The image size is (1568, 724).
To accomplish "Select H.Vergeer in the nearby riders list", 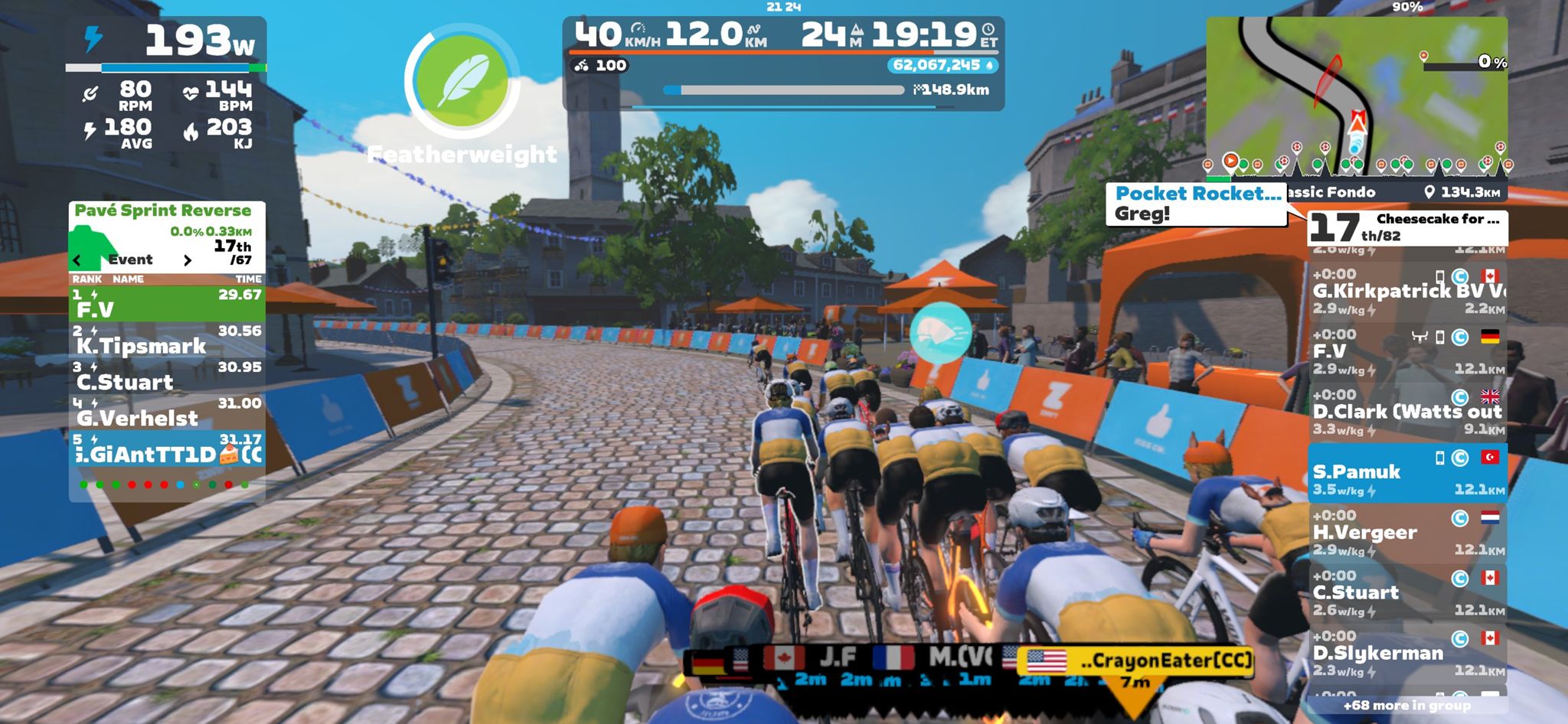I will 1407,533.
